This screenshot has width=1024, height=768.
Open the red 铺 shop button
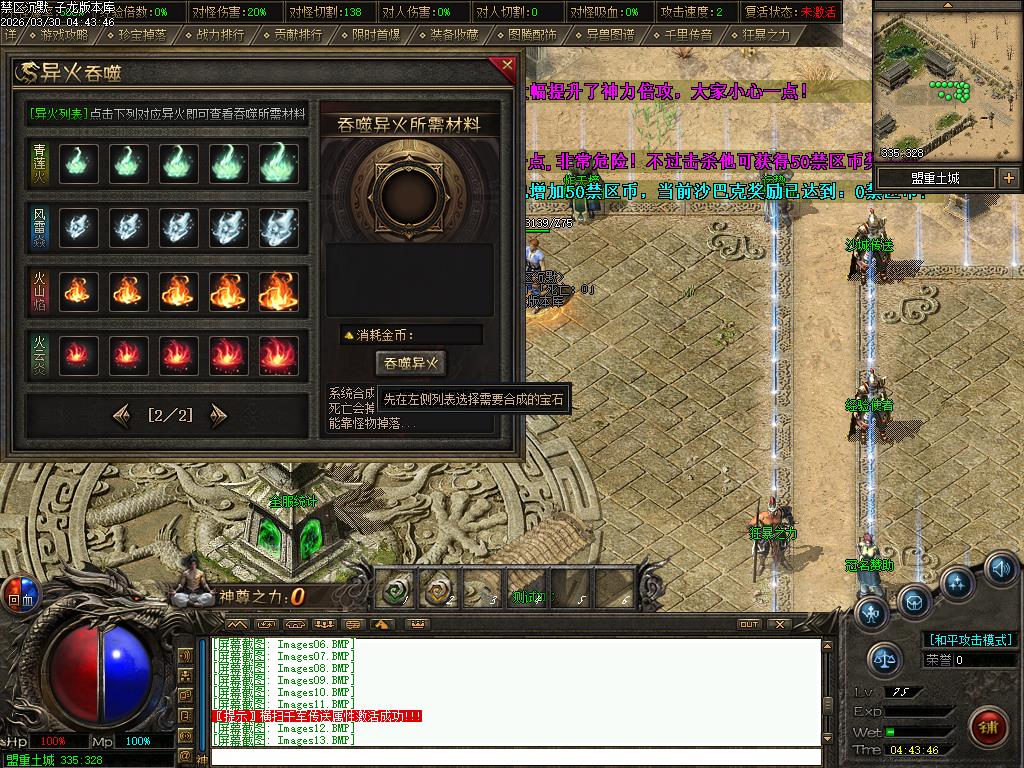pyautogui.click(x=990, y=723)
